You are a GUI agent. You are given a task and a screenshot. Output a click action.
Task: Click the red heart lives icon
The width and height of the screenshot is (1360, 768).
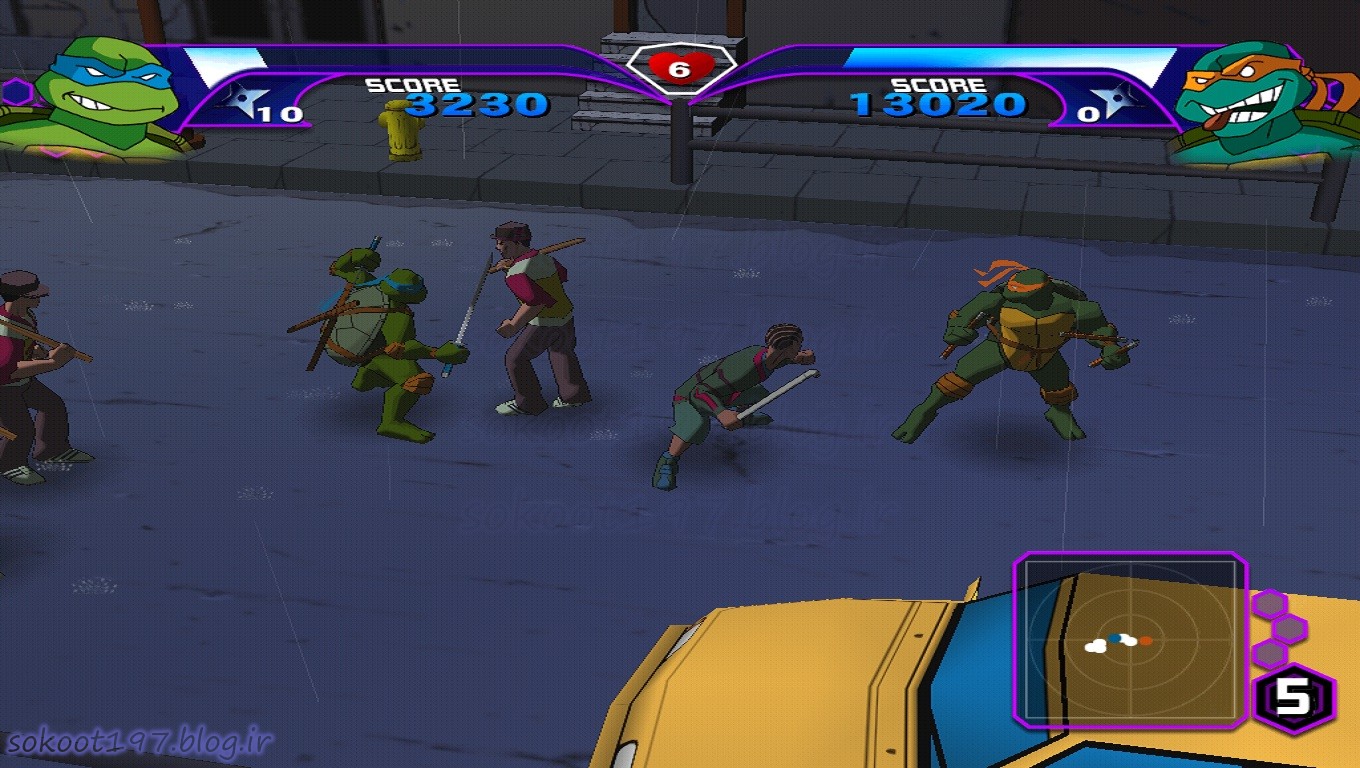(679, 68)
